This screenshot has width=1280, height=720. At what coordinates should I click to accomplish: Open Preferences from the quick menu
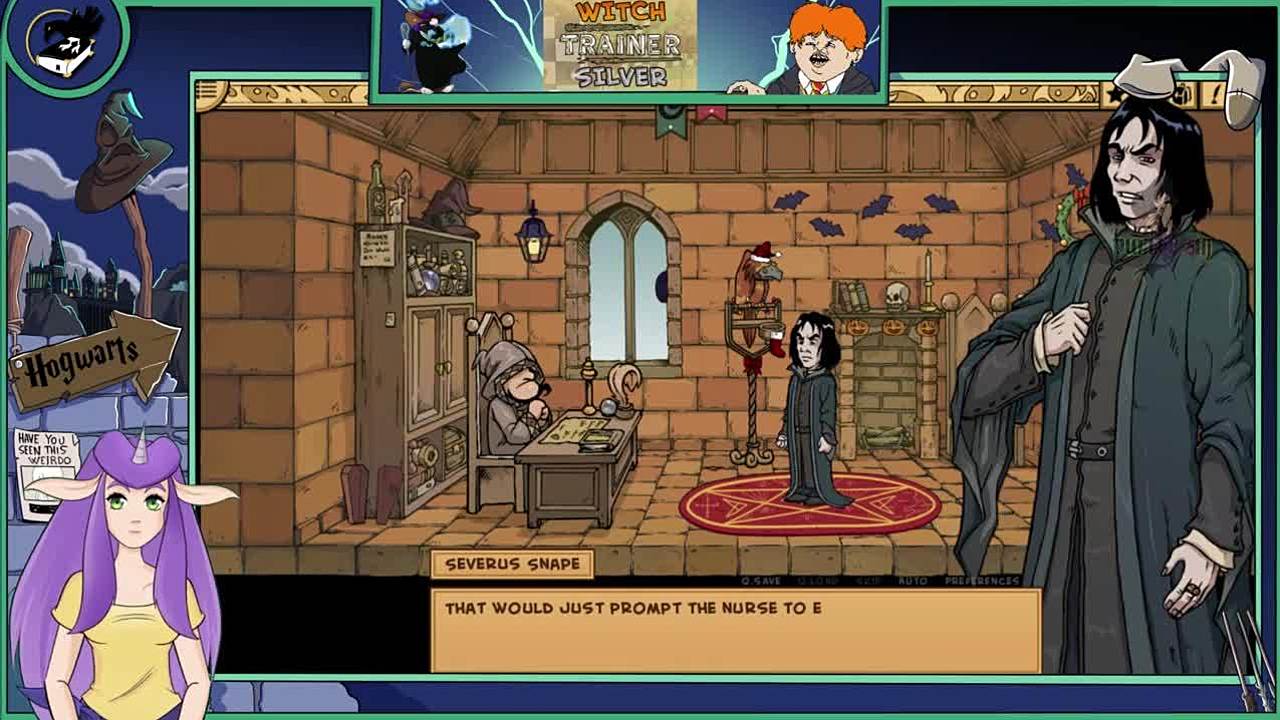coord(982,581)
